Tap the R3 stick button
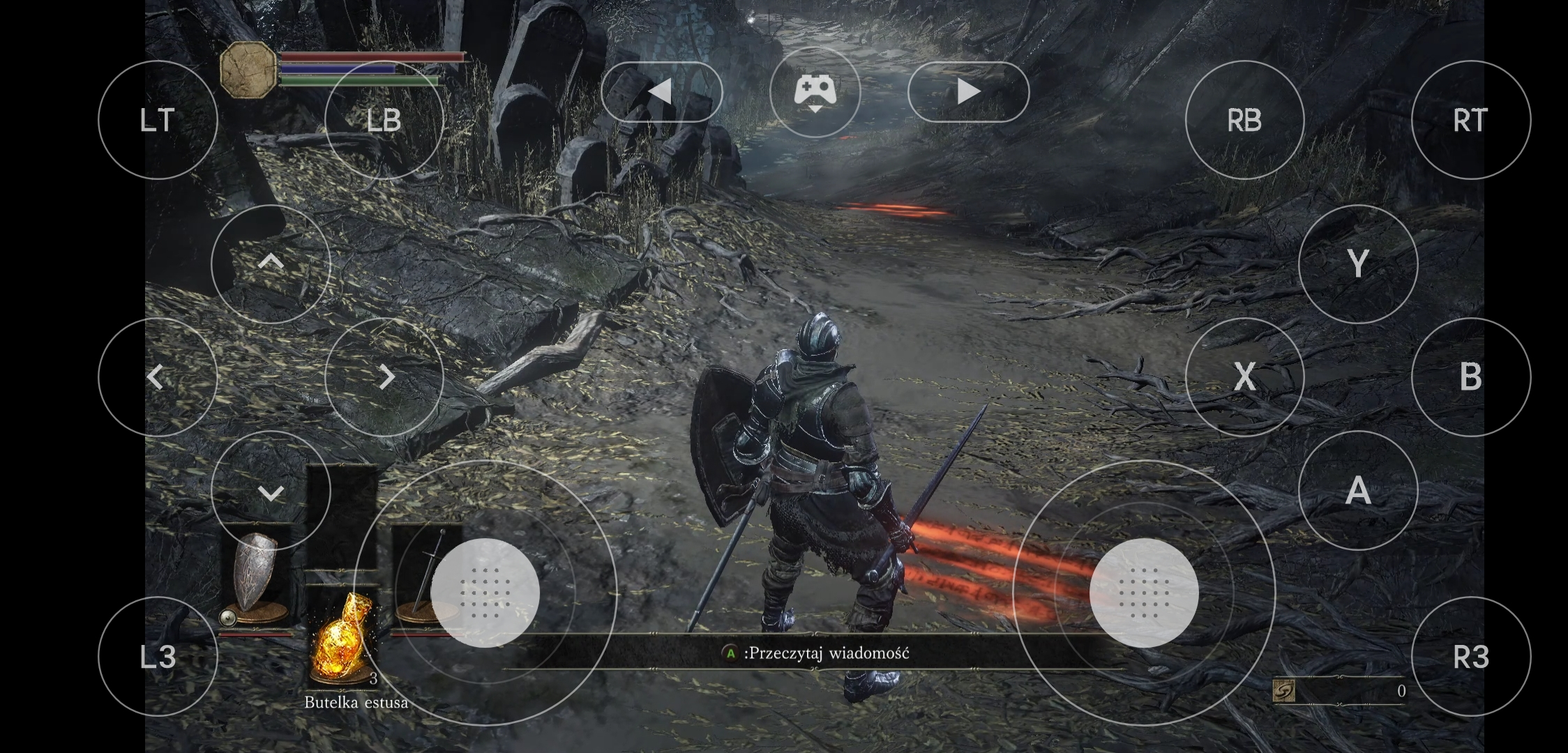1568x753 pixels. 1470,656
